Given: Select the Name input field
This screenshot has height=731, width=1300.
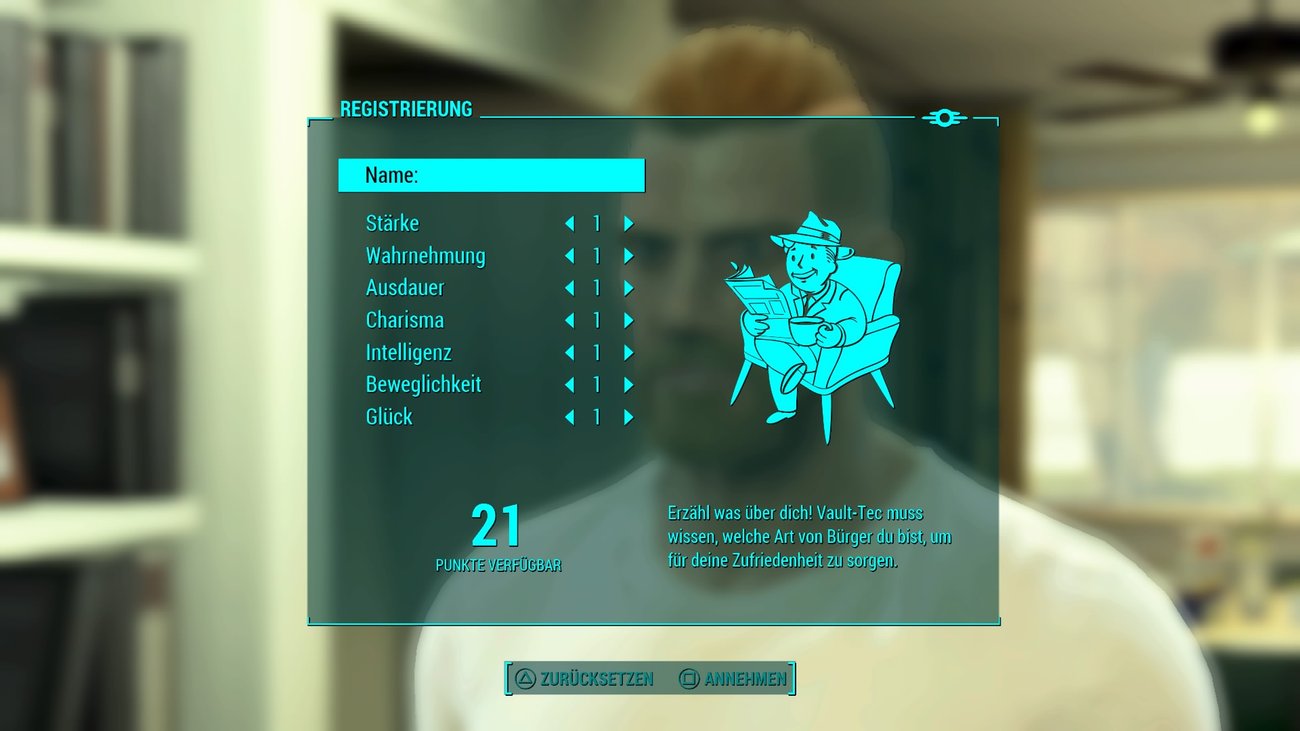Looking at the screenshot, I should (492, 174).
